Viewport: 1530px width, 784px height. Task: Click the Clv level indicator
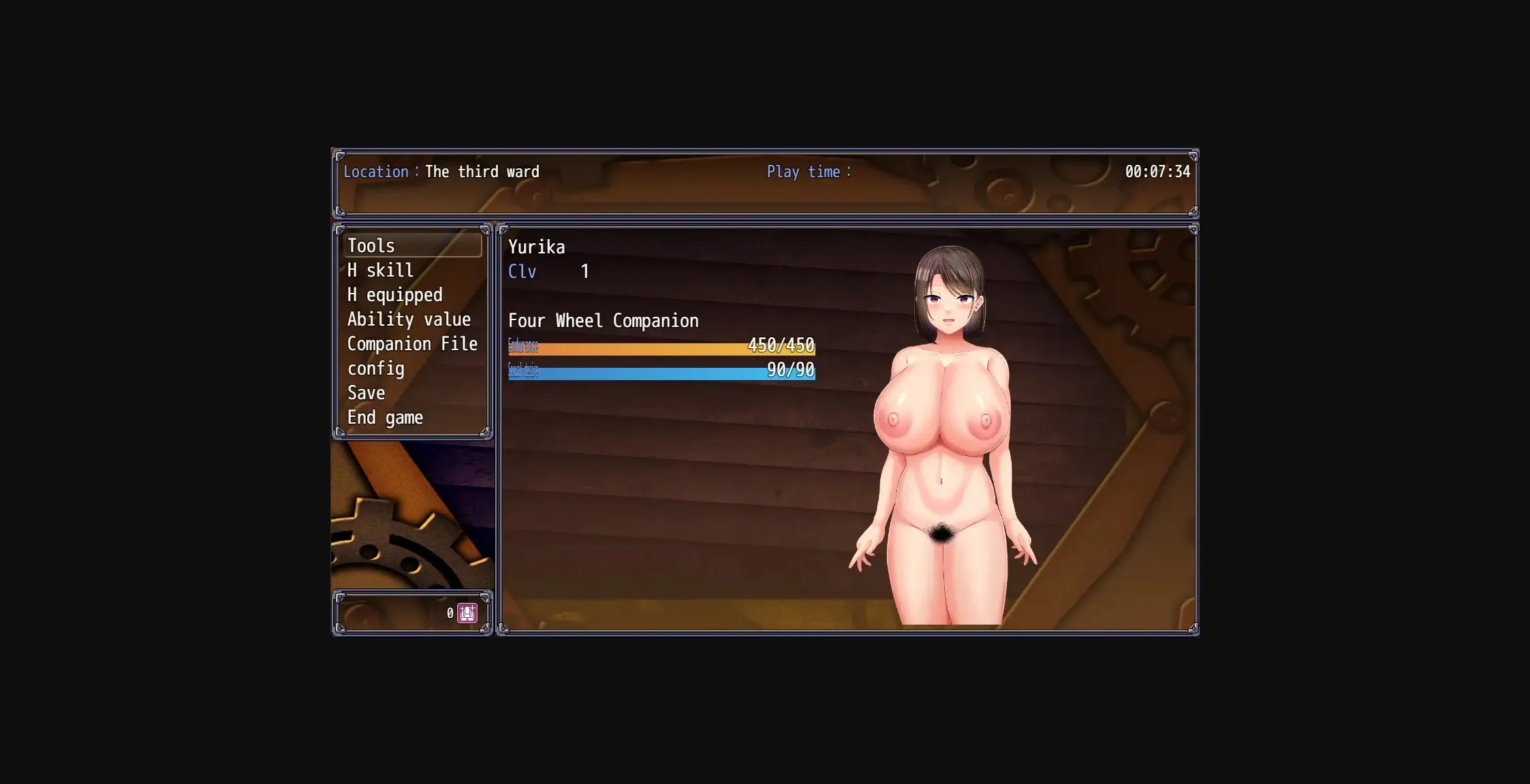click(x=522, y=271)
